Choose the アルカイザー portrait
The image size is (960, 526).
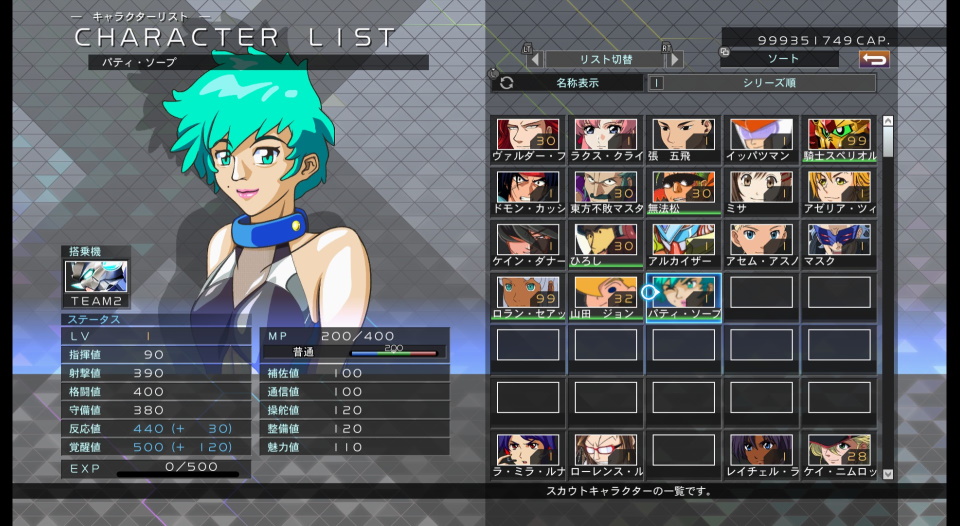tap(684, 244)
